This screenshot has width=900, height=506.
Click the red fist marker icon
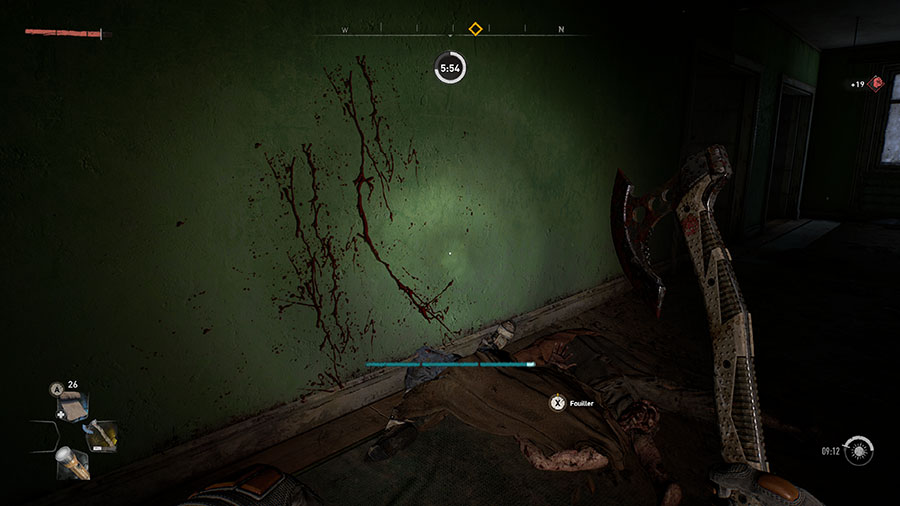pos(877,83)
